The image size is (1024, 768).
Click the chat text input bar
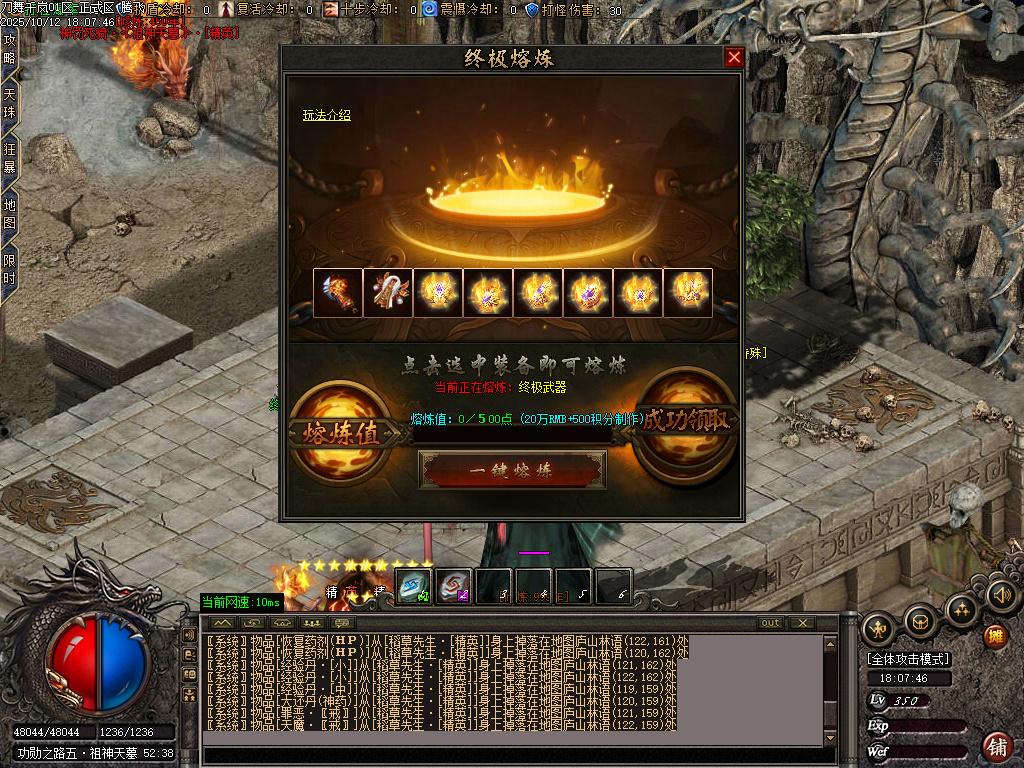coord(515,755)
